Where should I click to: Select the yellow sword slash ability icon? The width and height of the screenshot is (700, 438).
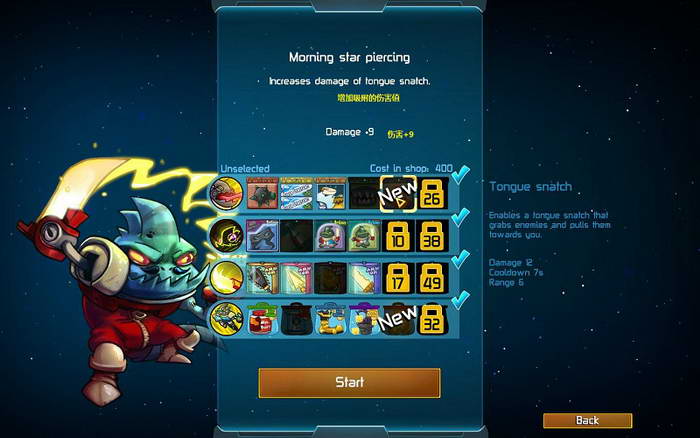pos(225,277)
